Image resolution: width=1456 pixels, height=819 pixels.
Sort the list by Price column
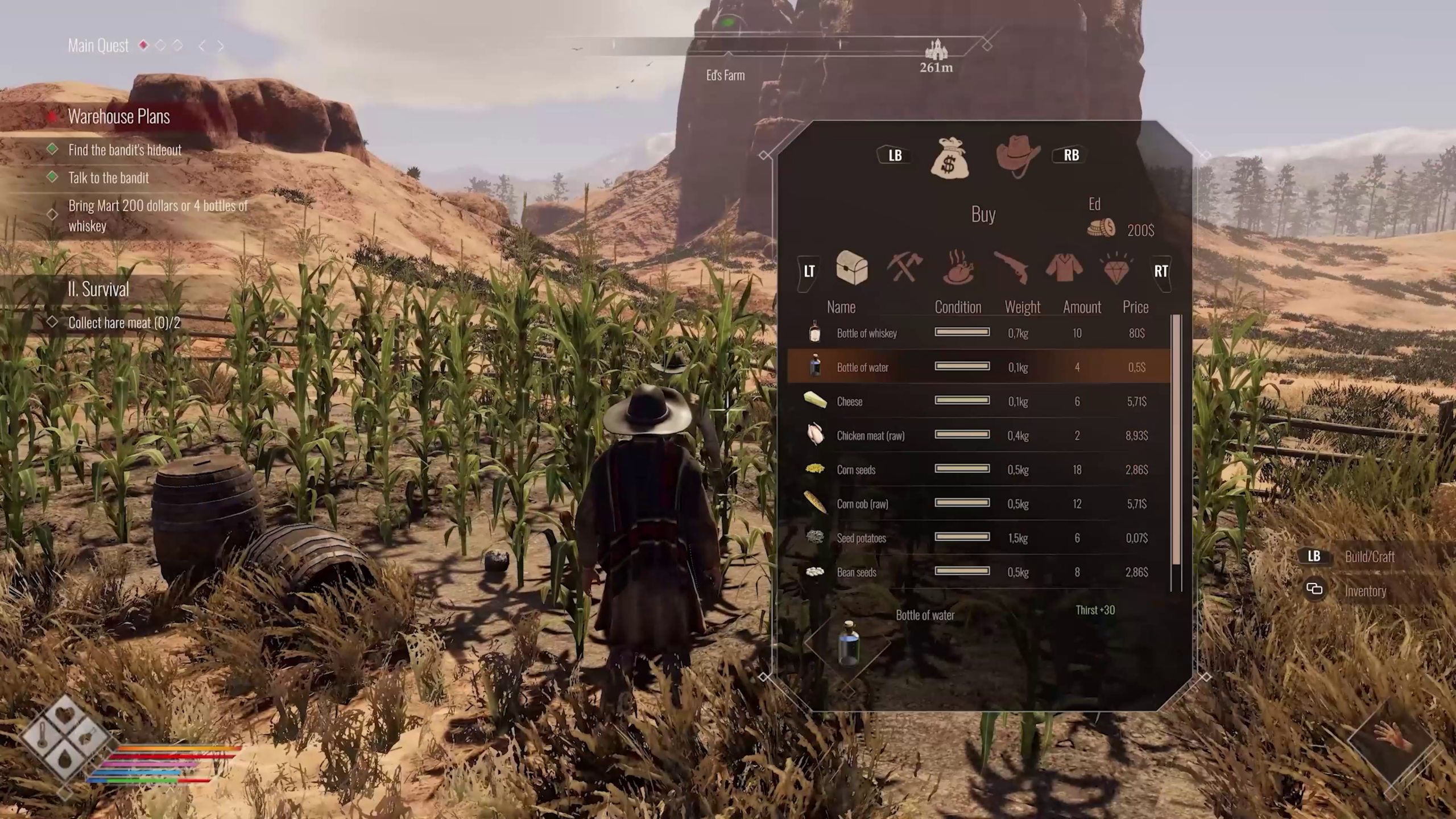(x=1135, y=307)
